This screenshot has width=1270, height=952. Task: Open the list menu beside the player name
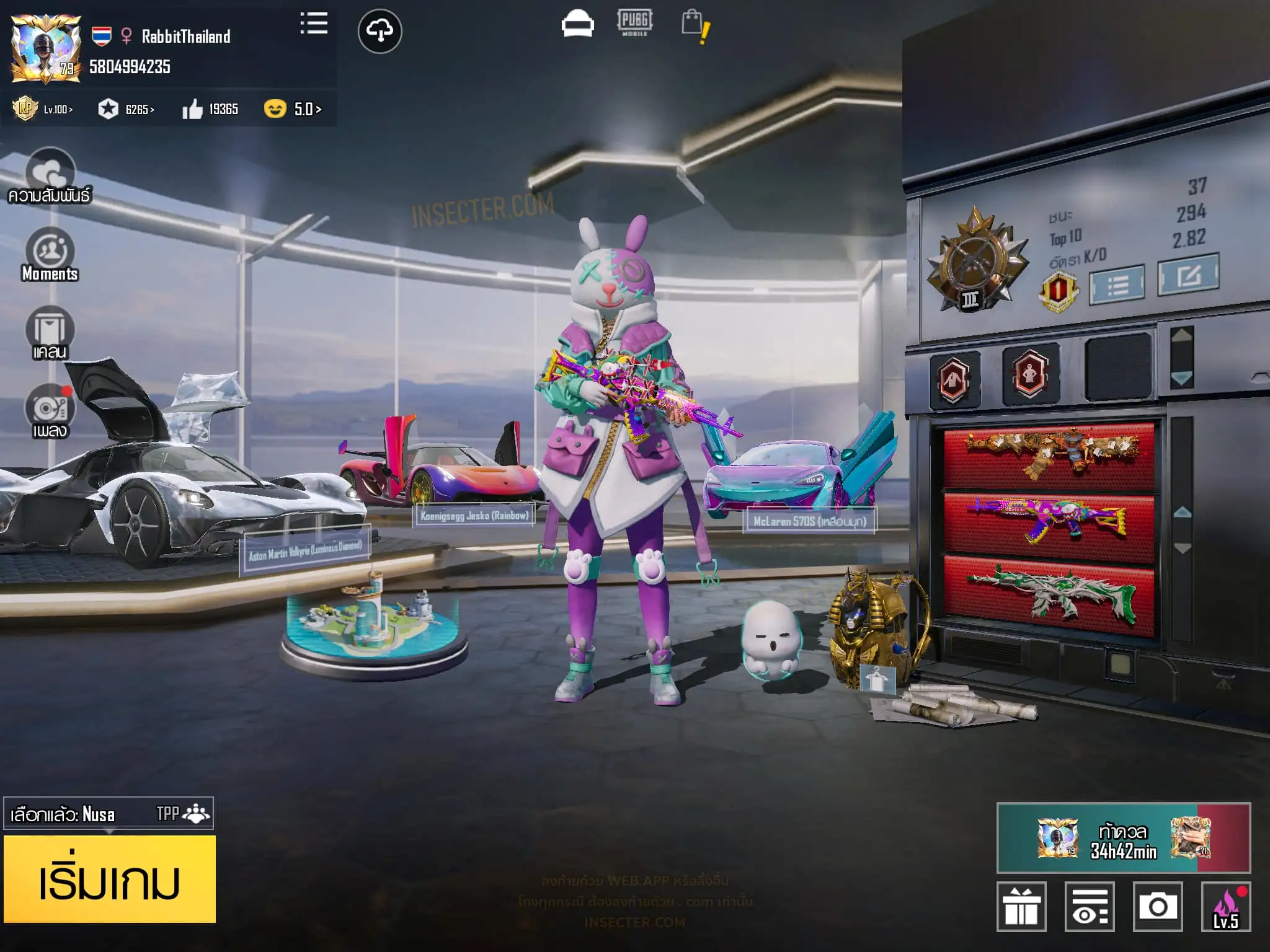point(314,24)
